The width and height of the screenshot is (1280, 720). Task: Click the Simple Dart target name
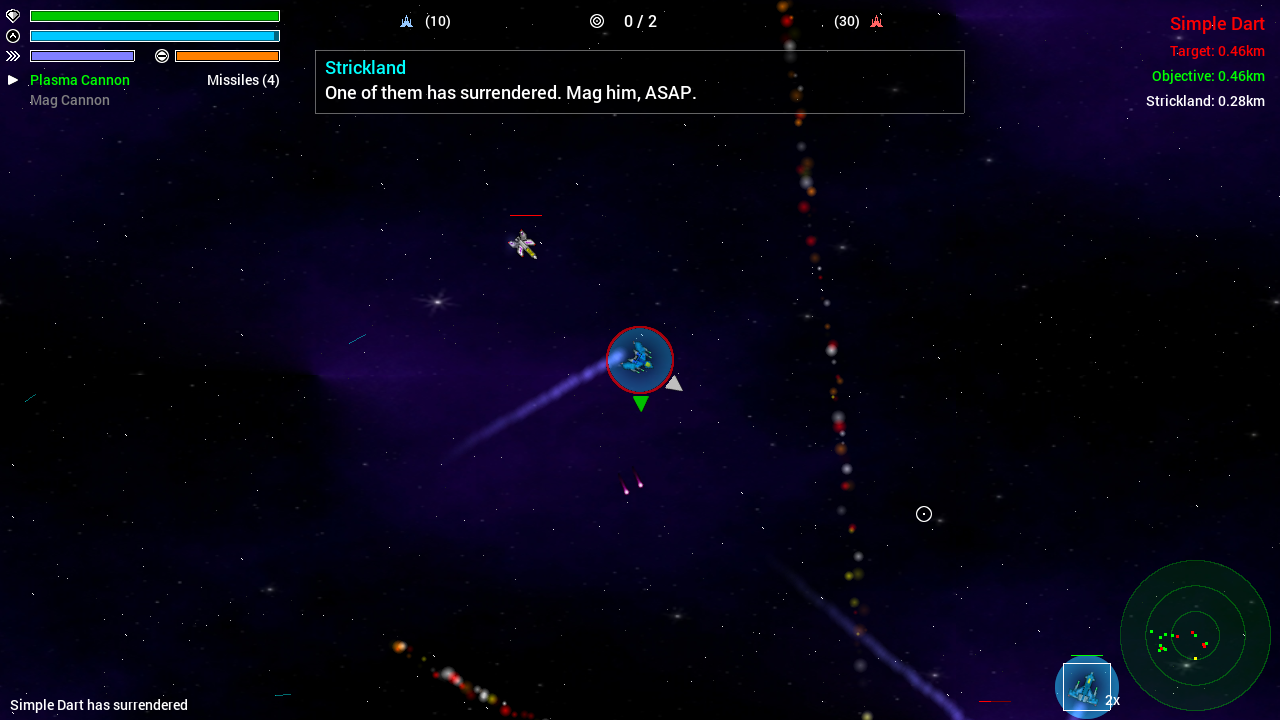(x=1217, y=24)
